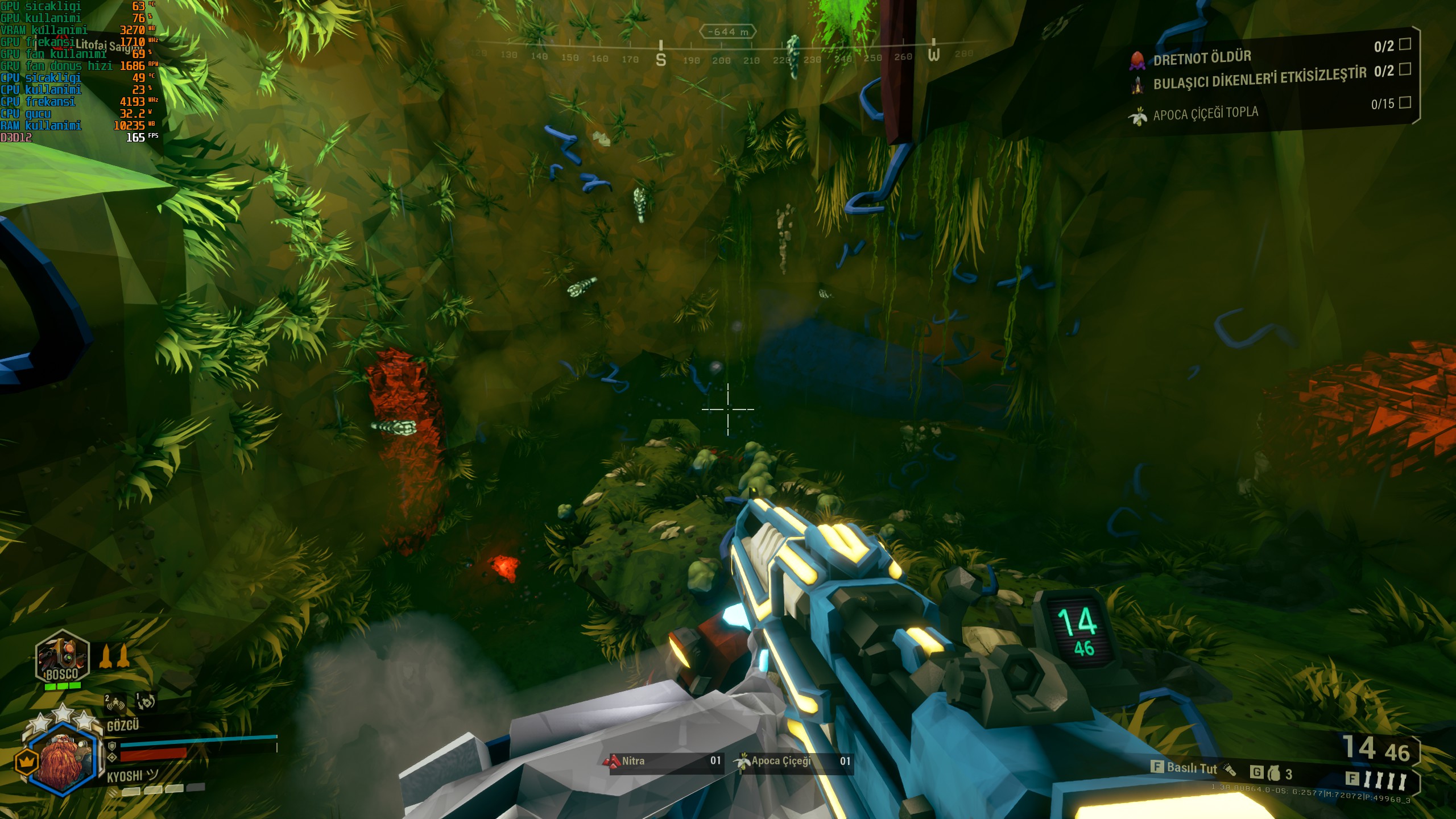
Task: Select the gold crown promotion badge
Action: (26, 761)
